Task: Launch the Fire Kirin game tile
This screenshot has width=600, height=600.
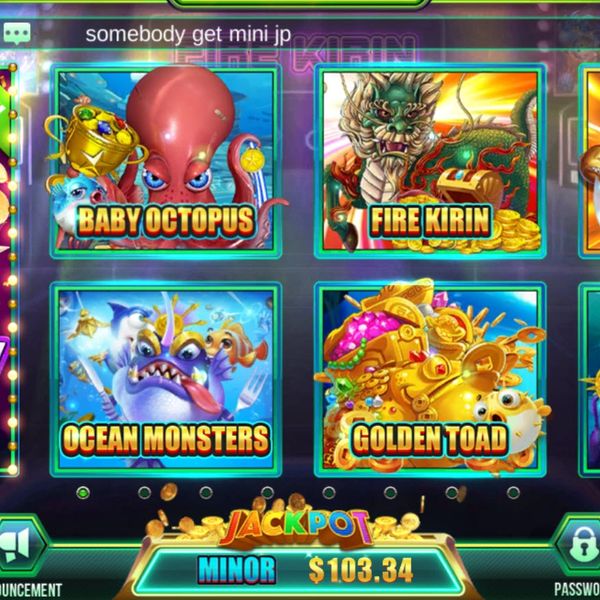Action: coord(430,162)
